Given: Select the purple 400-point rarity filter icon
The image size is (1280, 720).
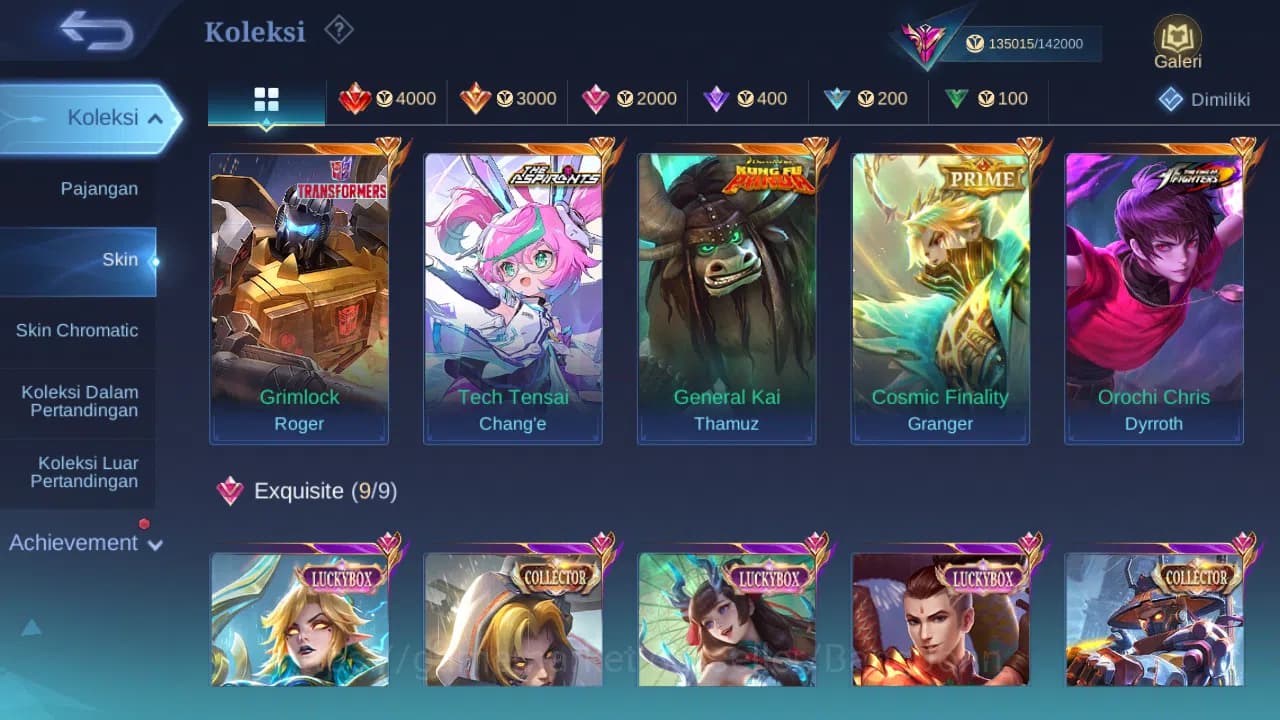Looking at the screenshot, I should click(x=716, y=99).
